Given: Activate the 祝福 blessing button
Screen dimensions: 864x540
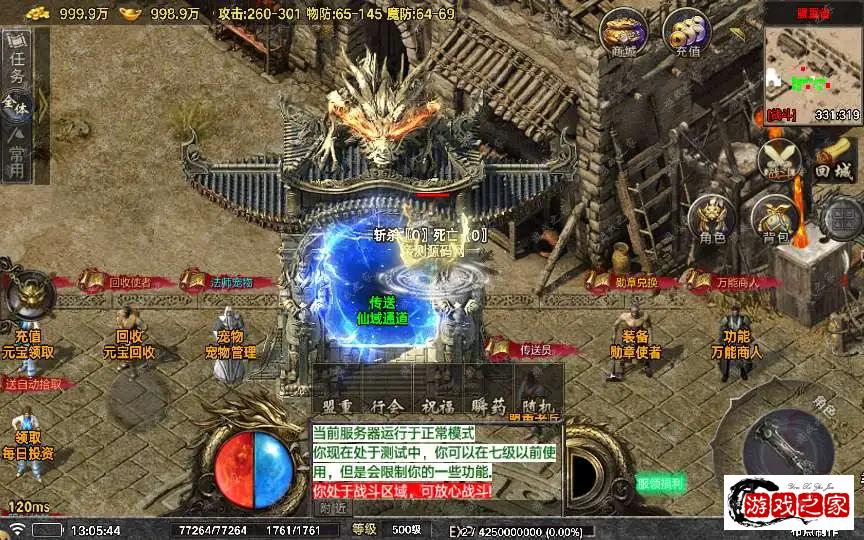Looking at the screenshot, I should (x=438, y=407).
